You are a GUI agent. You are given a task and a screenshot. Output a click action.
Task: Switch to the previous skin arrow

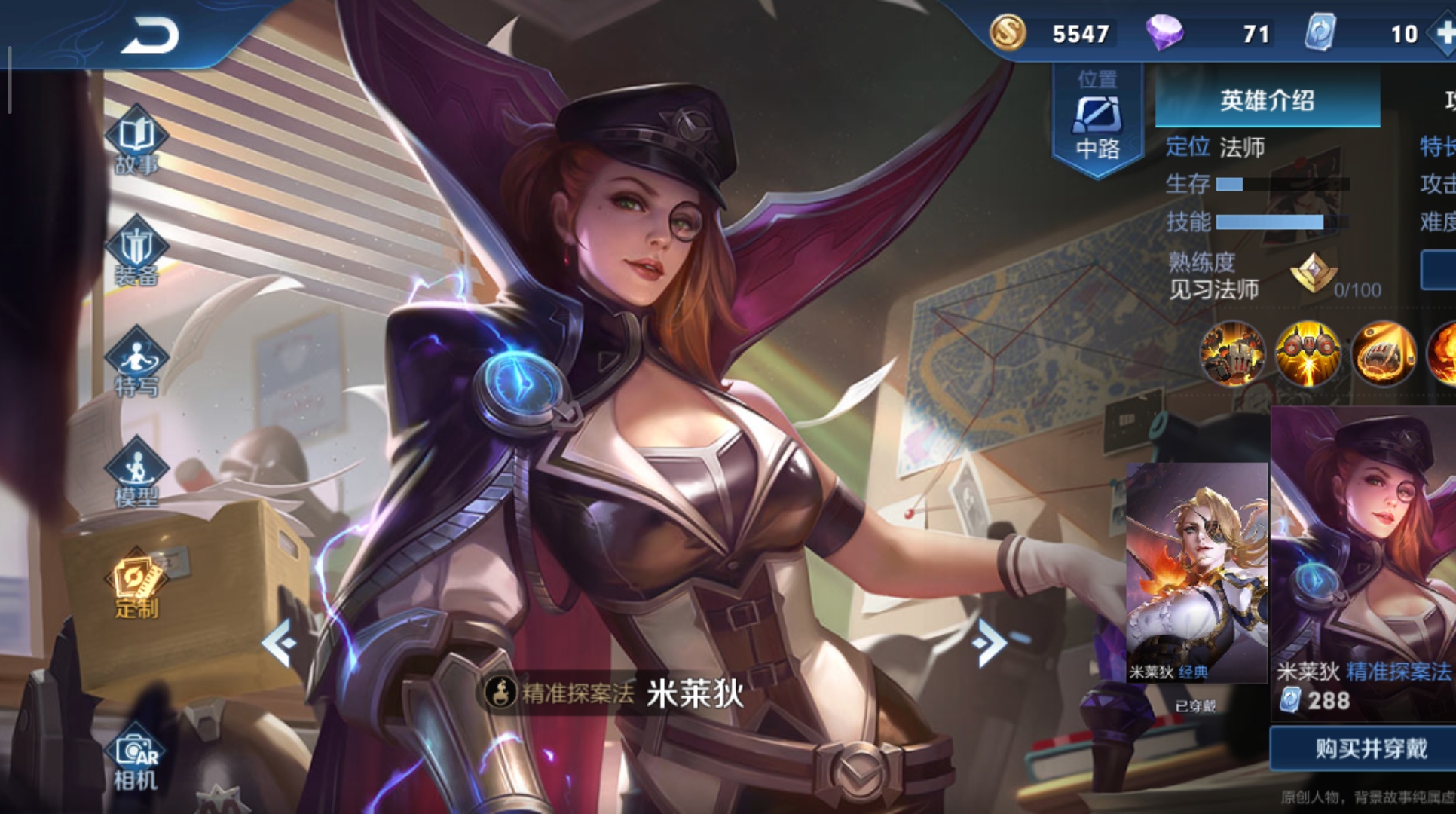coord(279,643)
